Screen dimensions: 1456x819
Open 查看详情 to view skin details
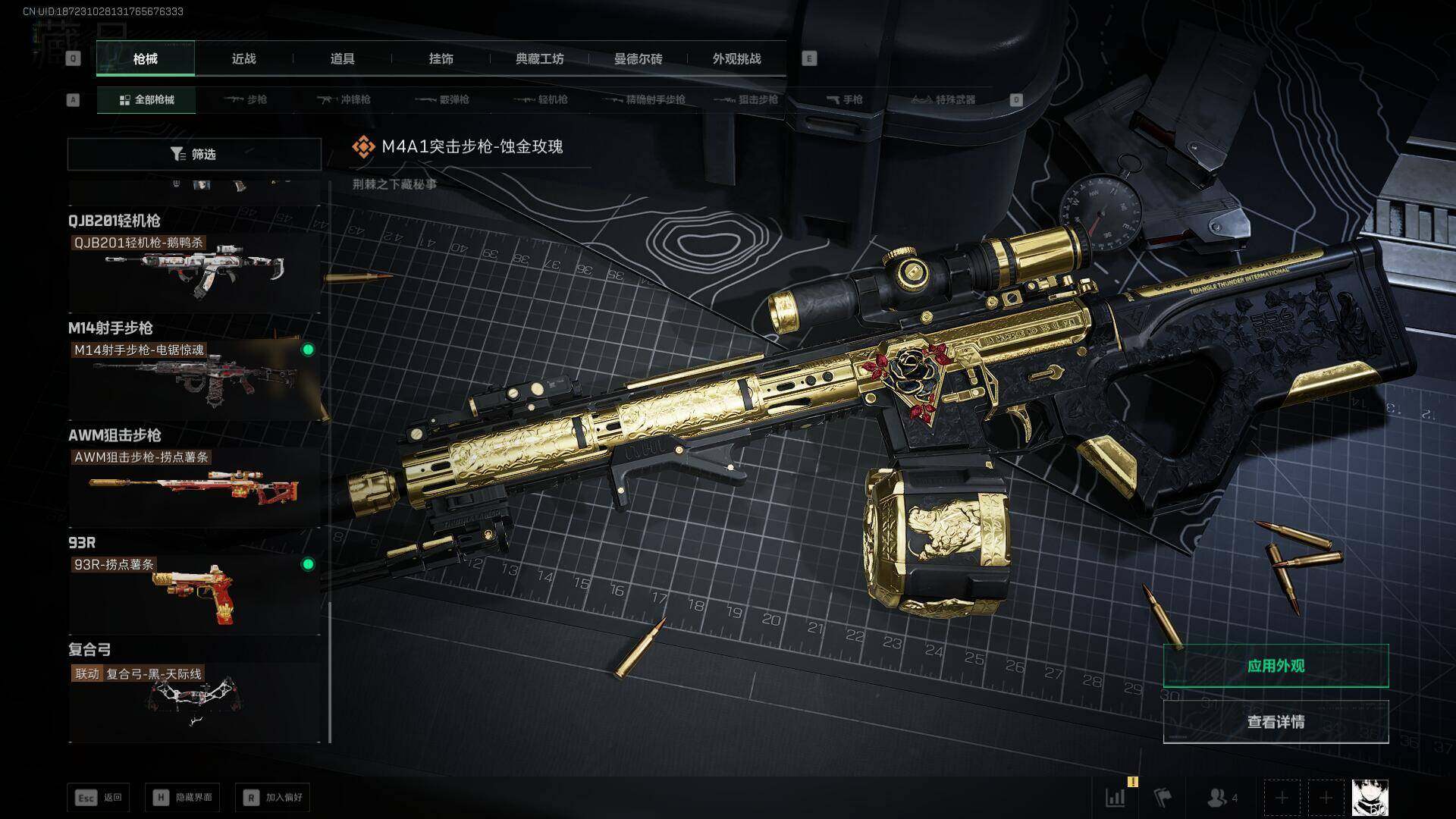tap(1276, 721)
